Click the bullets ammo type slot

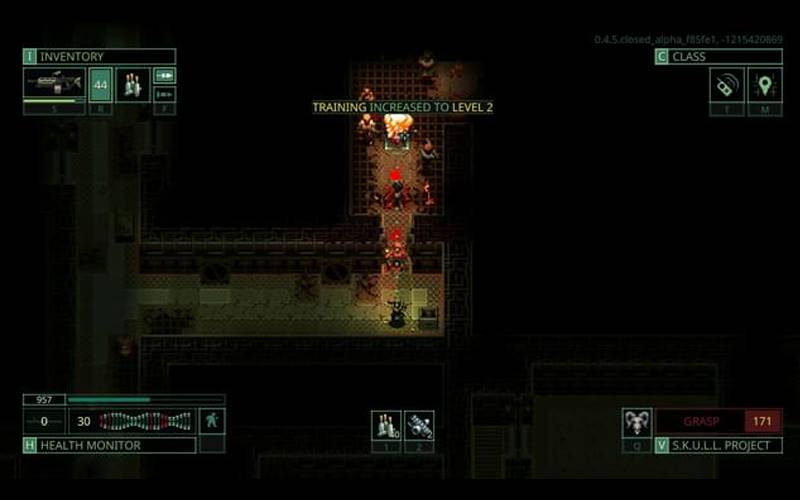point(133,84)
